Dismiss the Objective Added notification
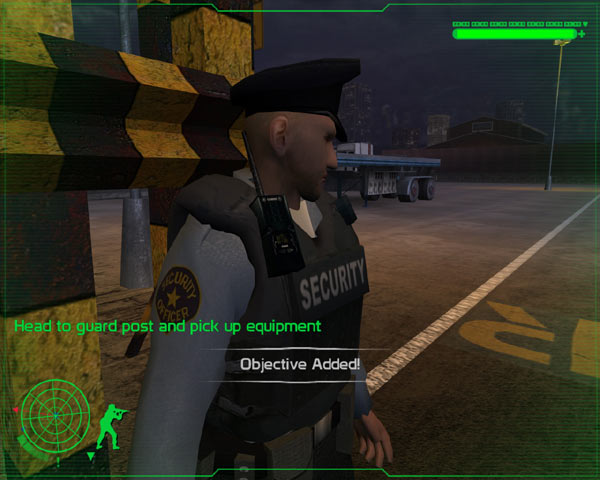 [x=300, y=364]
